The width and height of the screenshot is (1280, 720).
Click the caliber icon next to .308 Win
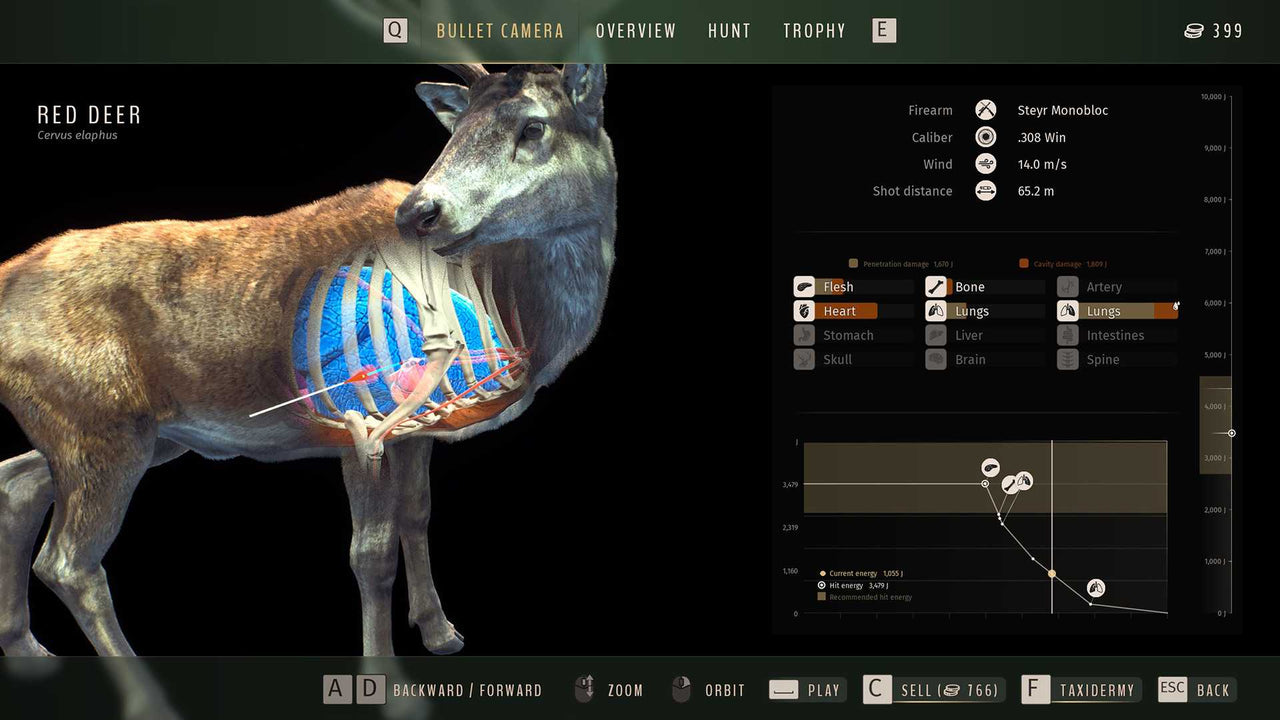pos(985,136)
